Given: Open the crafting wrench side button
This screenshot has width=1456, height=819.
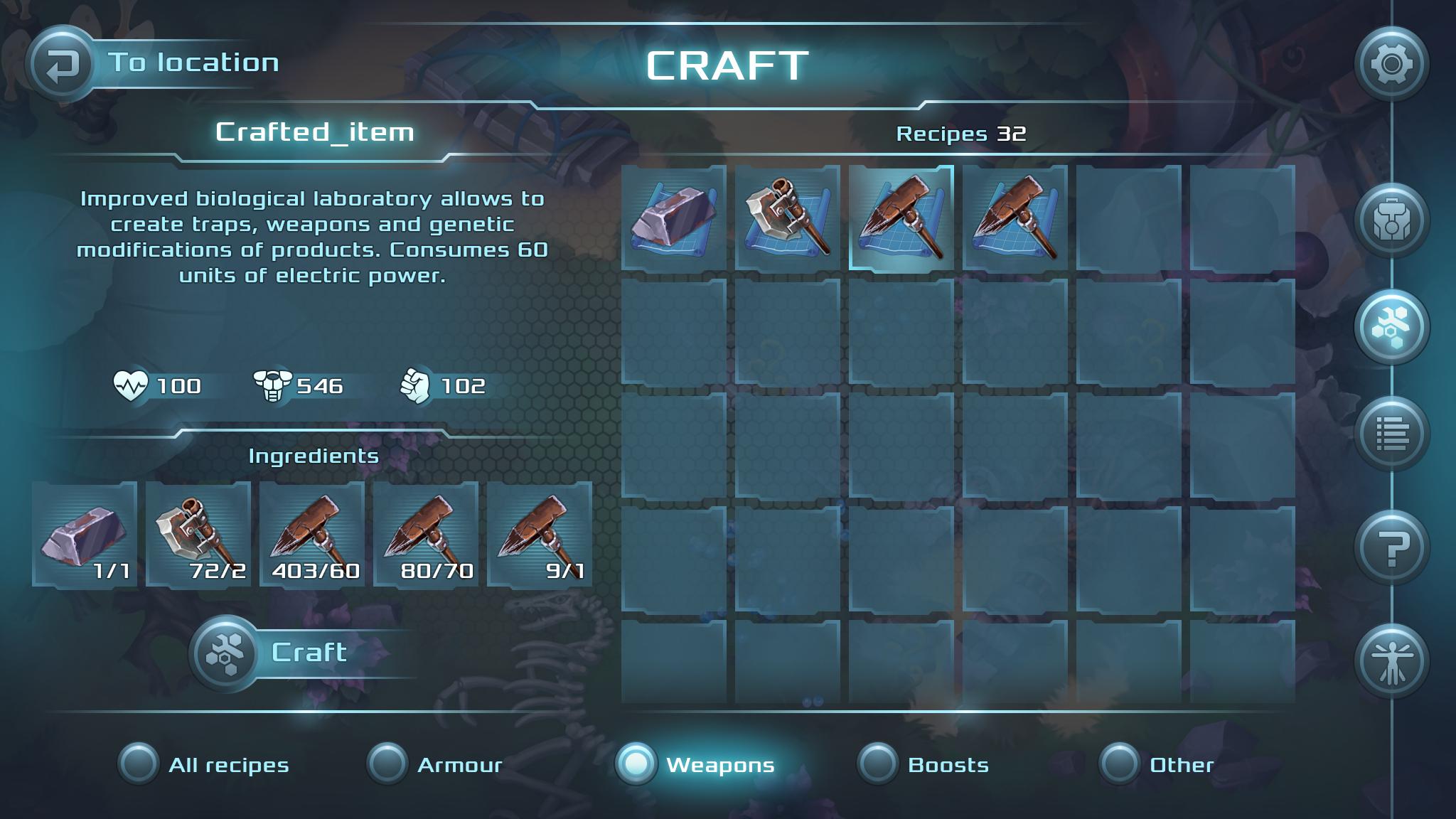Looking at the screenshot, I should click(1391, 327).
